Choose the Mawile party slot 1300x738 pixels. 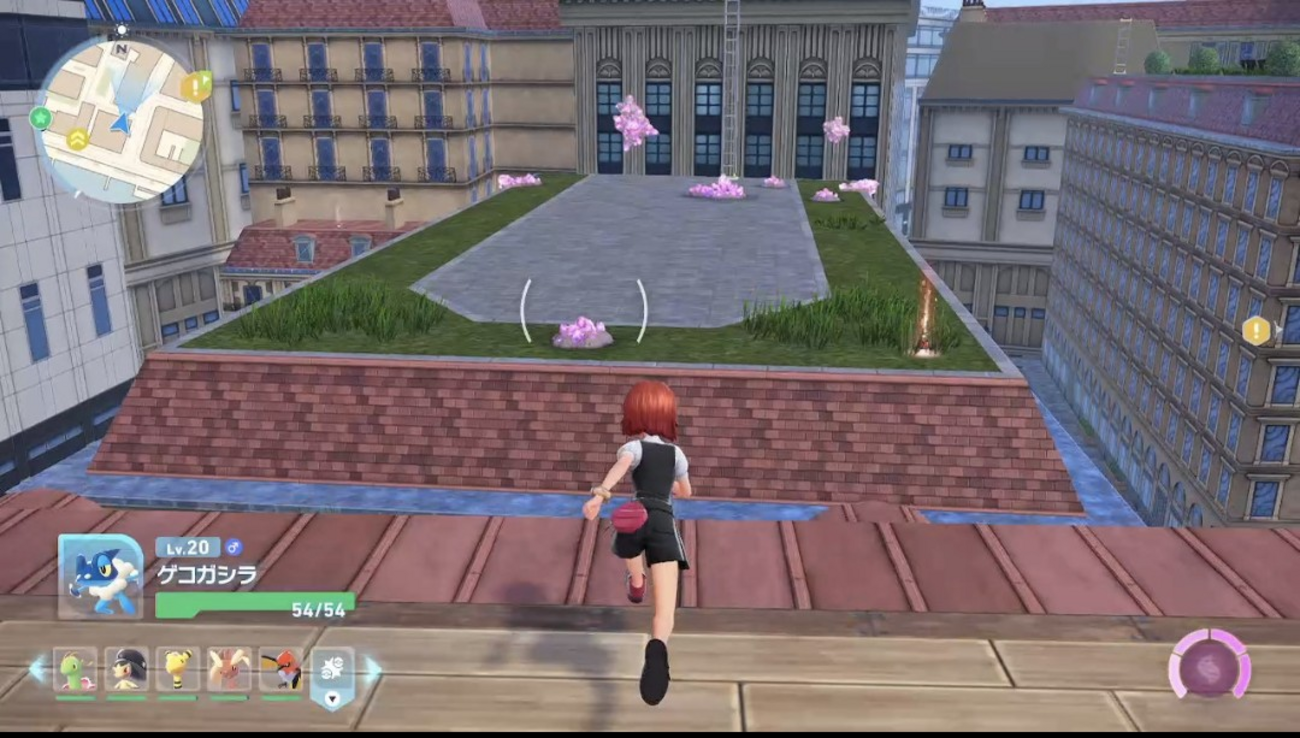126,669
